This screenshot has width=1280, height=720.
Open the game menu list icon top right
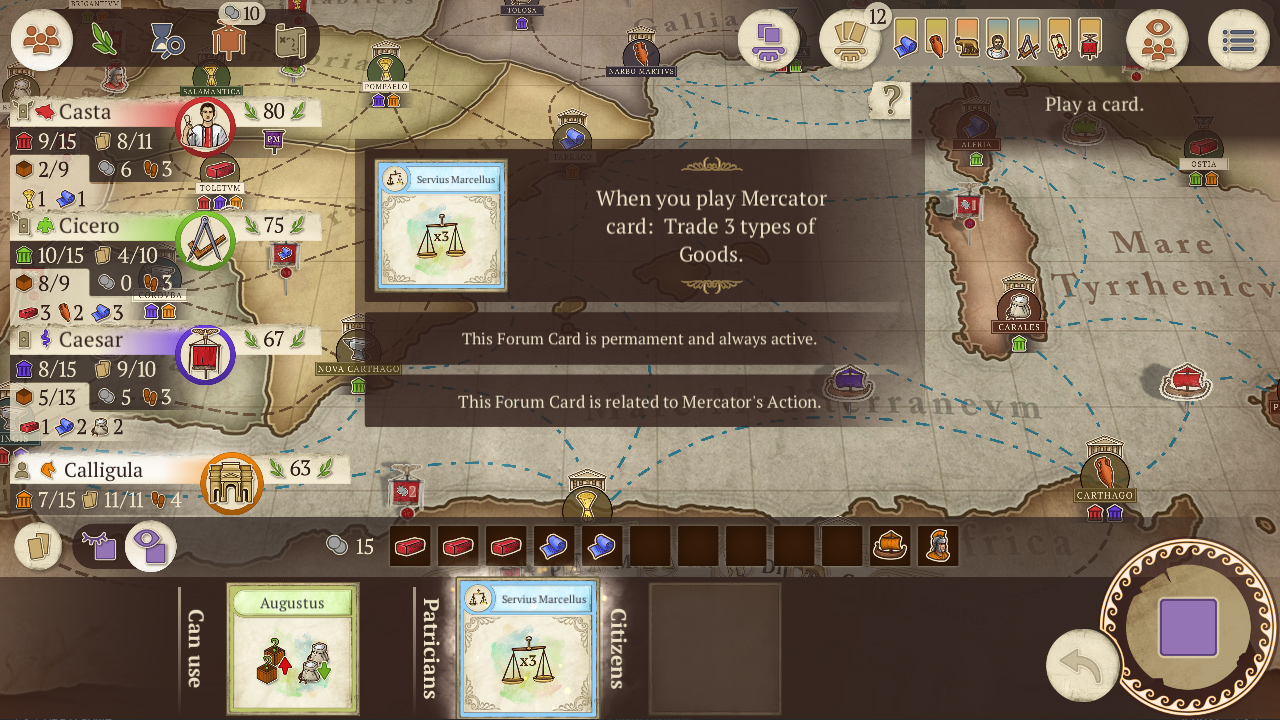(x=1238, y=38)
